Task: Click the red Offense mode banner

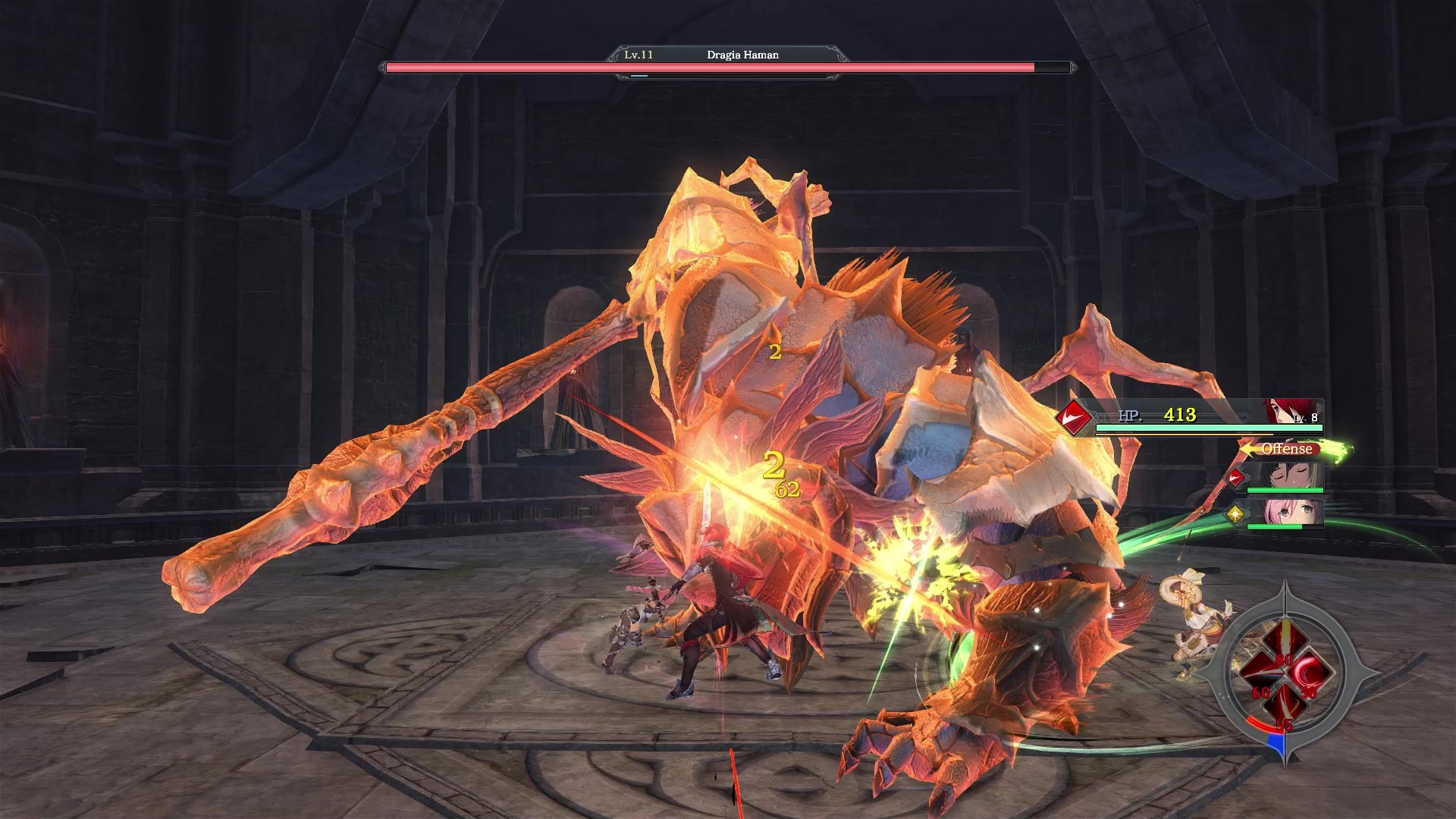Action: [x=1287, y=449]
